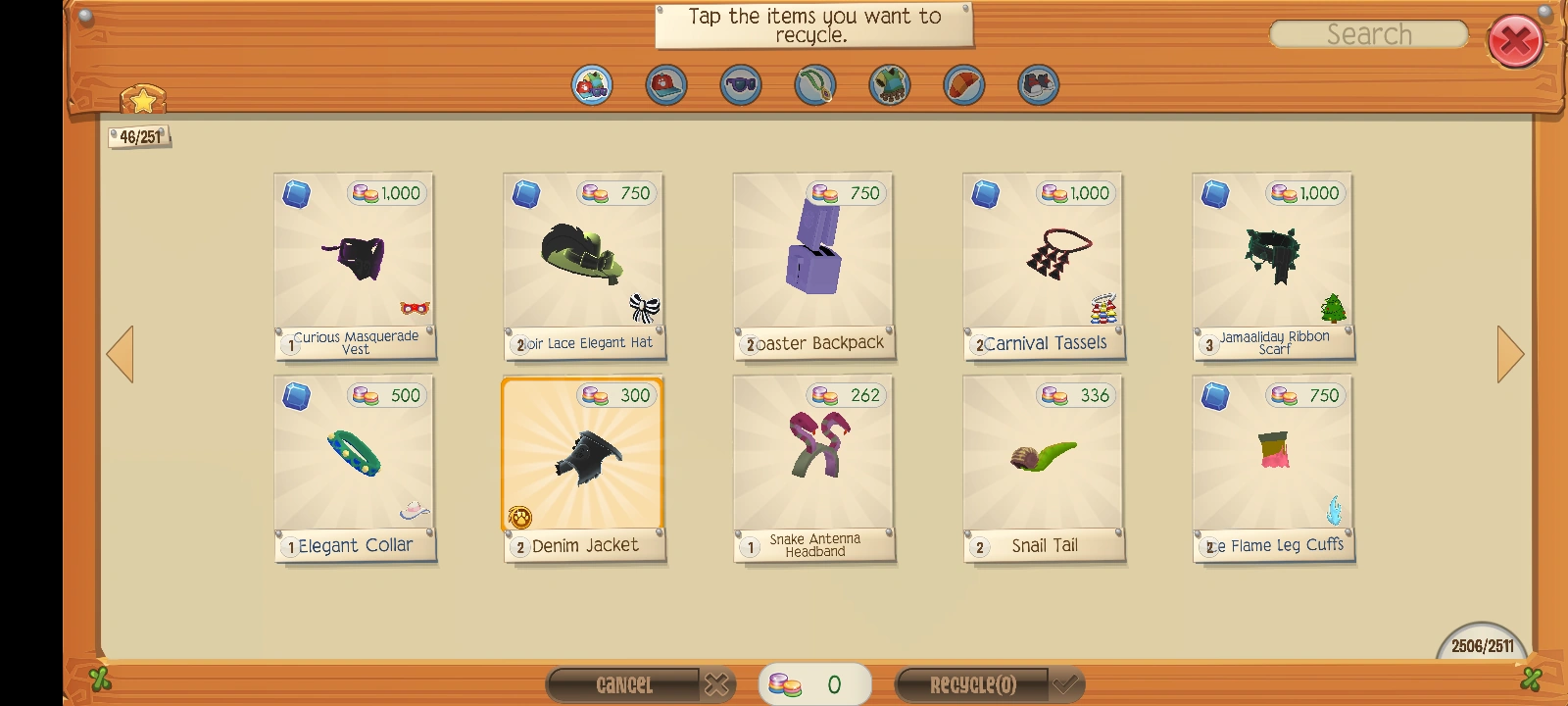Filter inventory by tail items
This screenshot has width=1568, height=706.
point(964,85)
